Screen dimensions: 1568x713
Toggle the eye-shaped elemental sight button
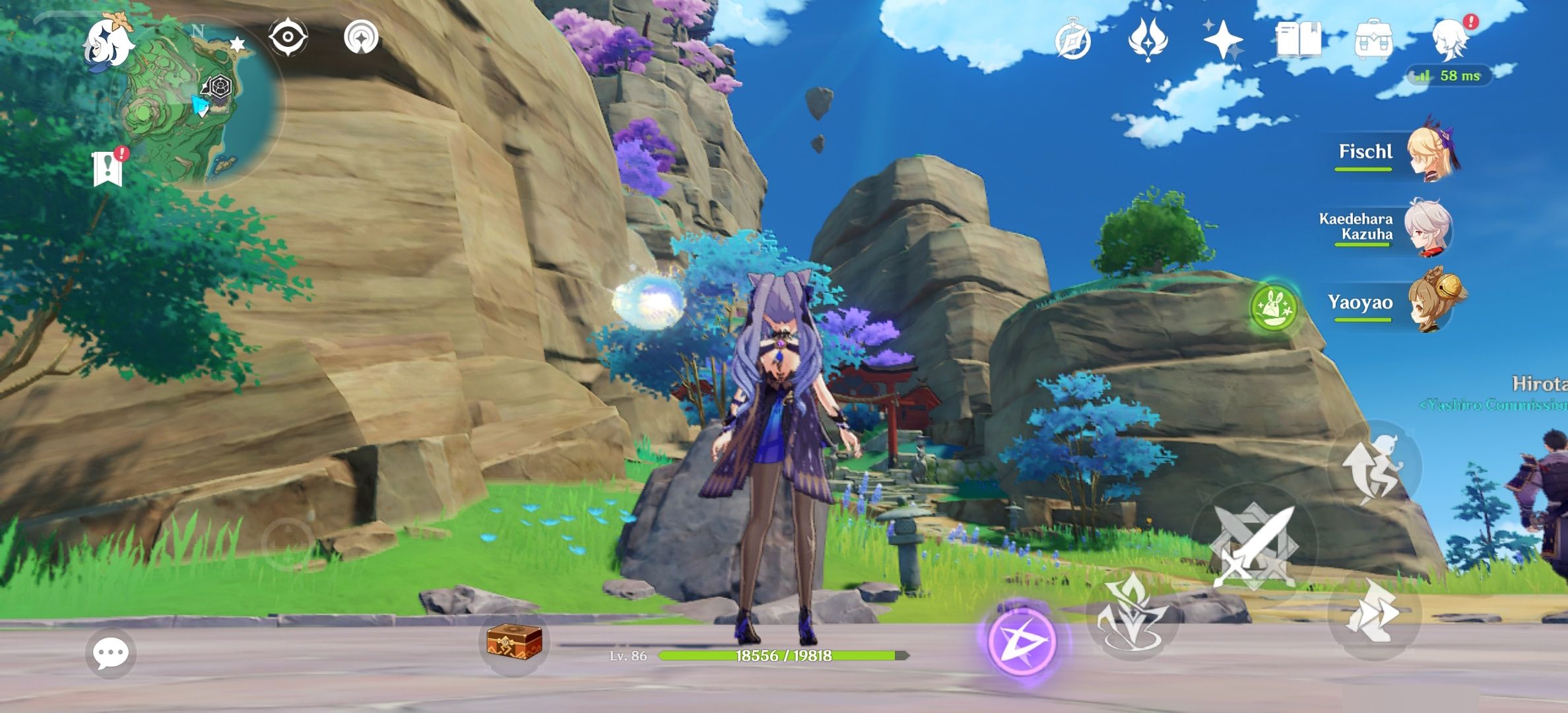pyautogui.click(x=288, y=38)
